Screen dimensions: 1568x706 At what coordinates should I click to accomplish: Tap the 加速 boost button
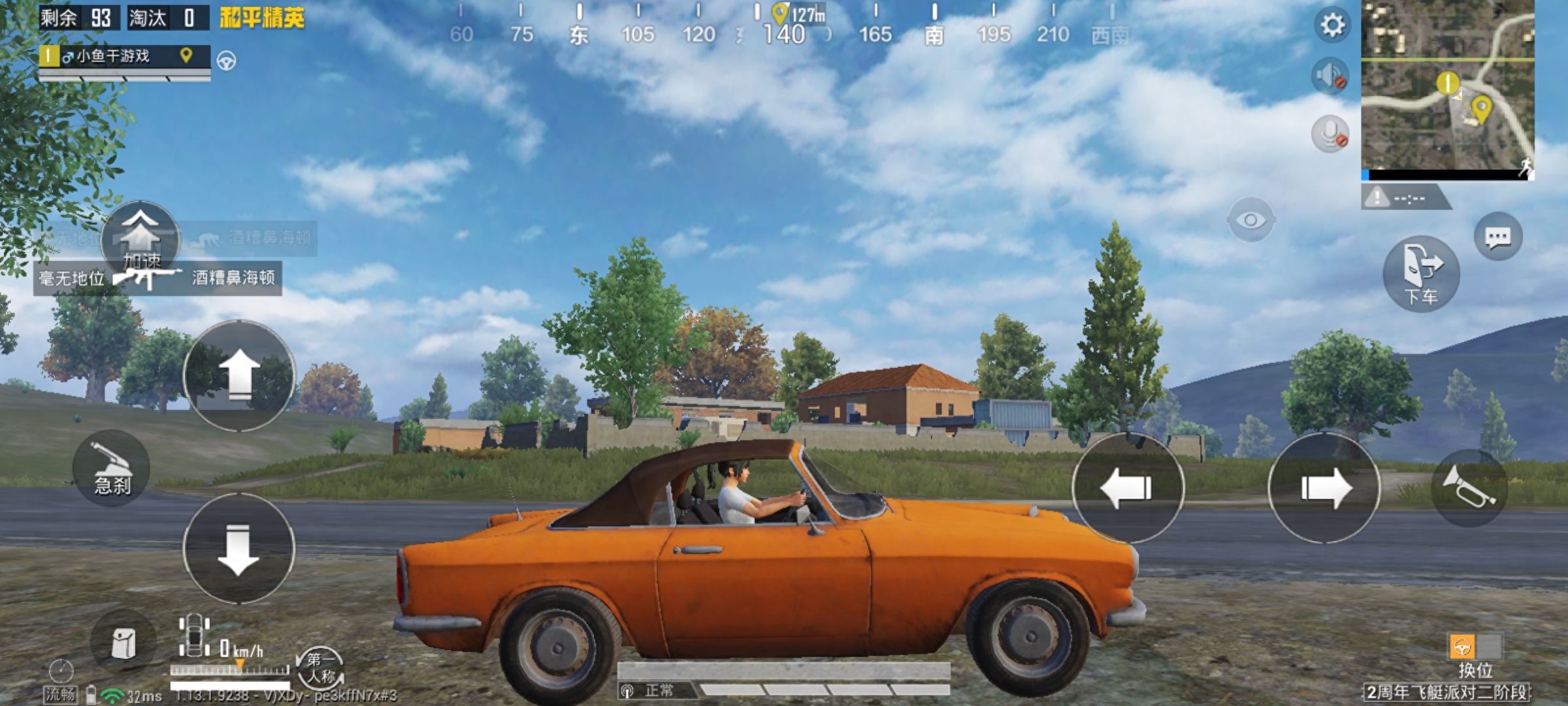[140, 239]
